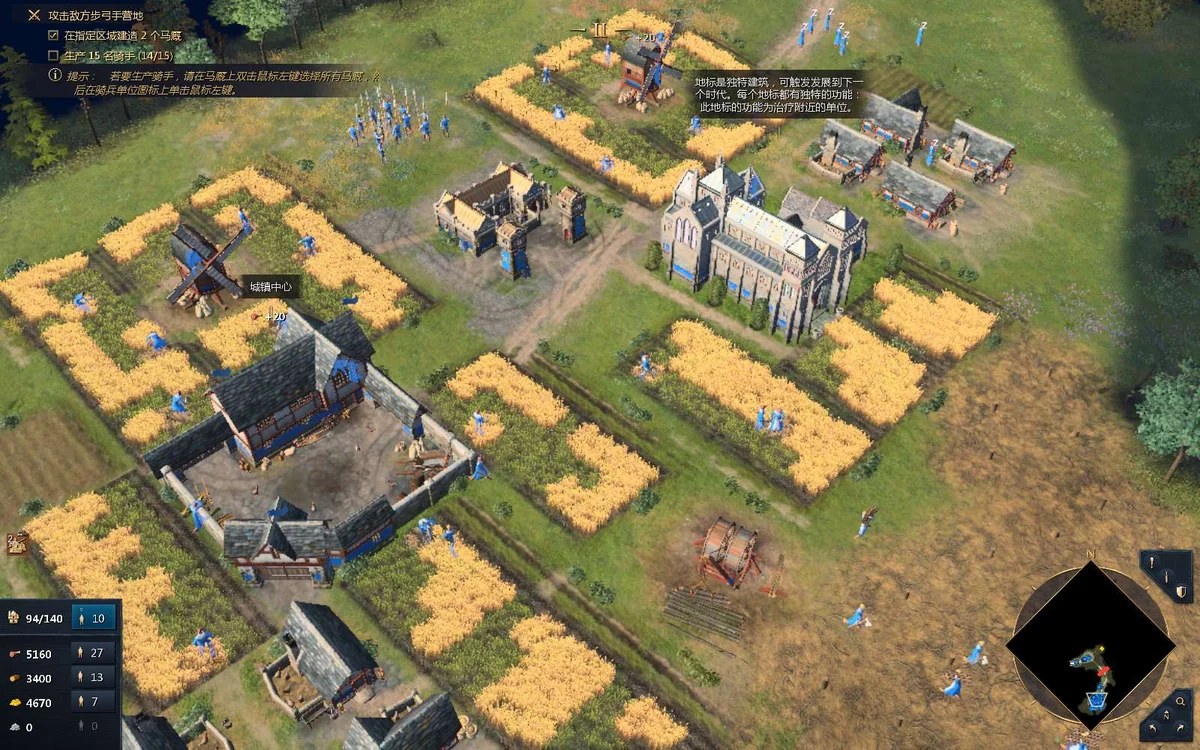Screen dimensions: 1200x750
Task: Activate the exclamation mark ping button
Action: (1153, 564)
